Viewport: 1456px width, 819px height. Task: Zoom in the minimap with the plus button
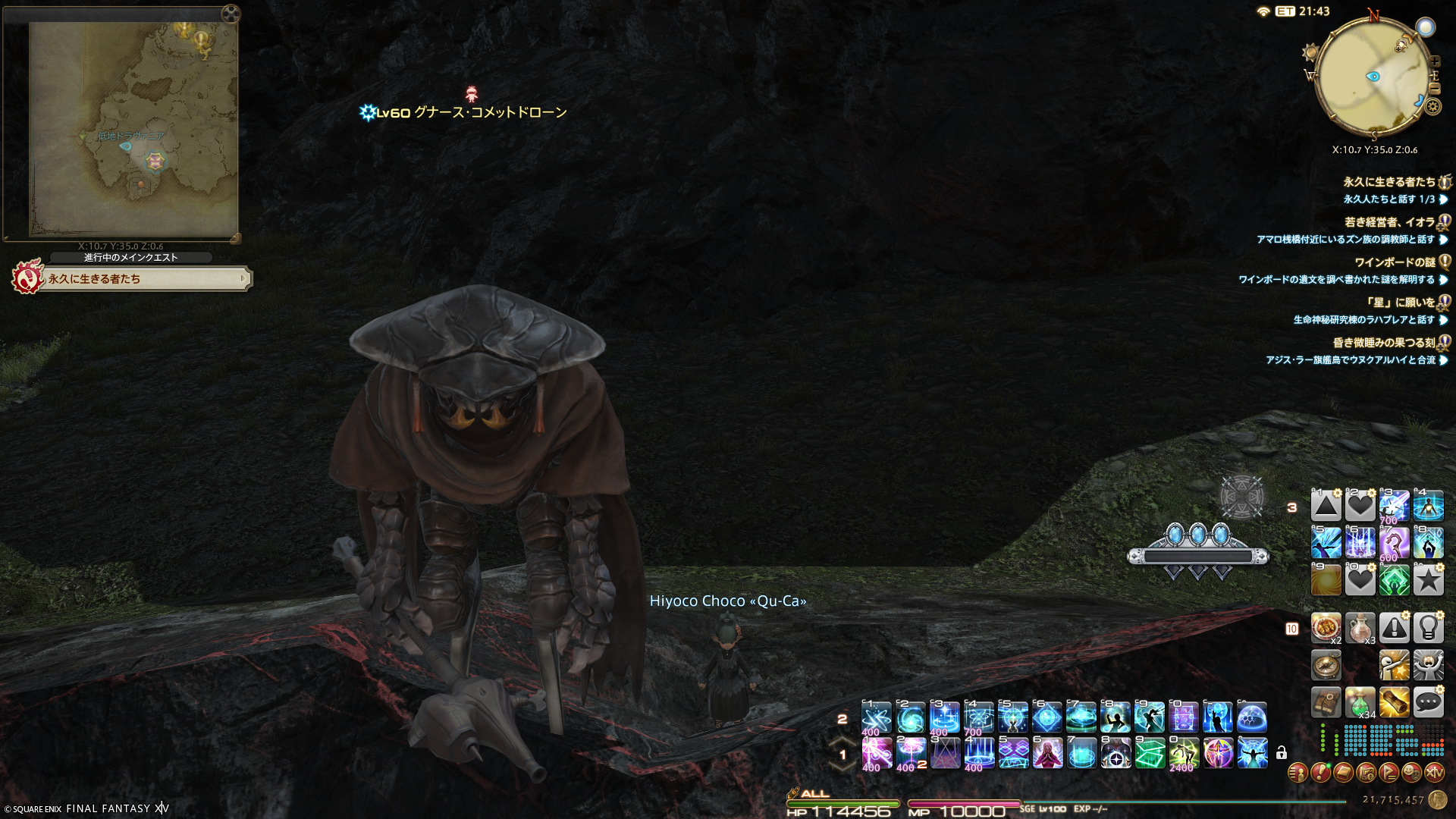[1435, 61]
